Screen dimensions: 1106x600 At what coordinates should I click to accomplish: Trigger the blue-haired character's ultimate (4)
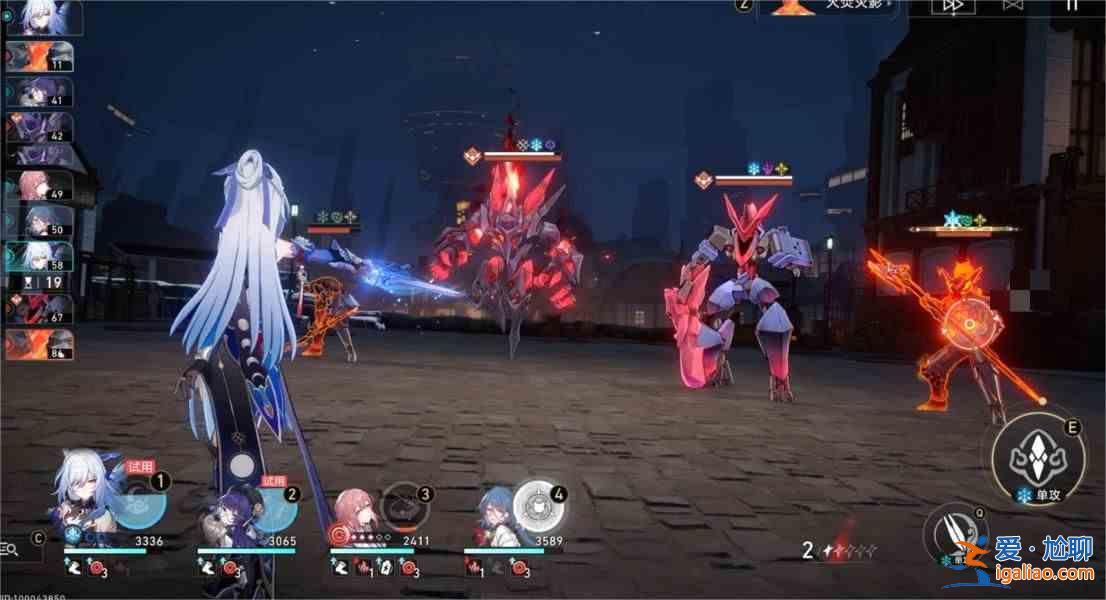539,505
